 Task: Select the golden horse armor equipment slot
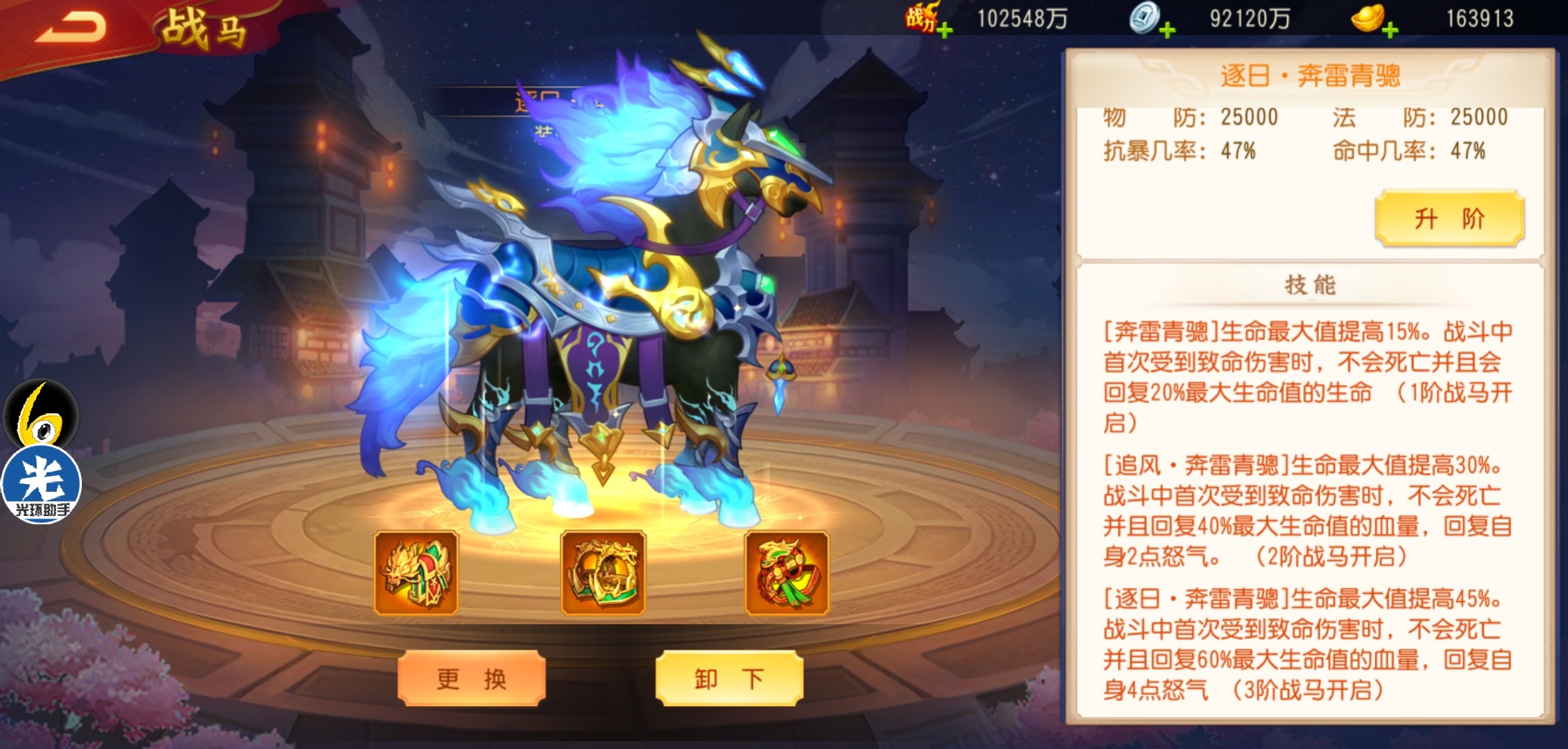[416, 573]
